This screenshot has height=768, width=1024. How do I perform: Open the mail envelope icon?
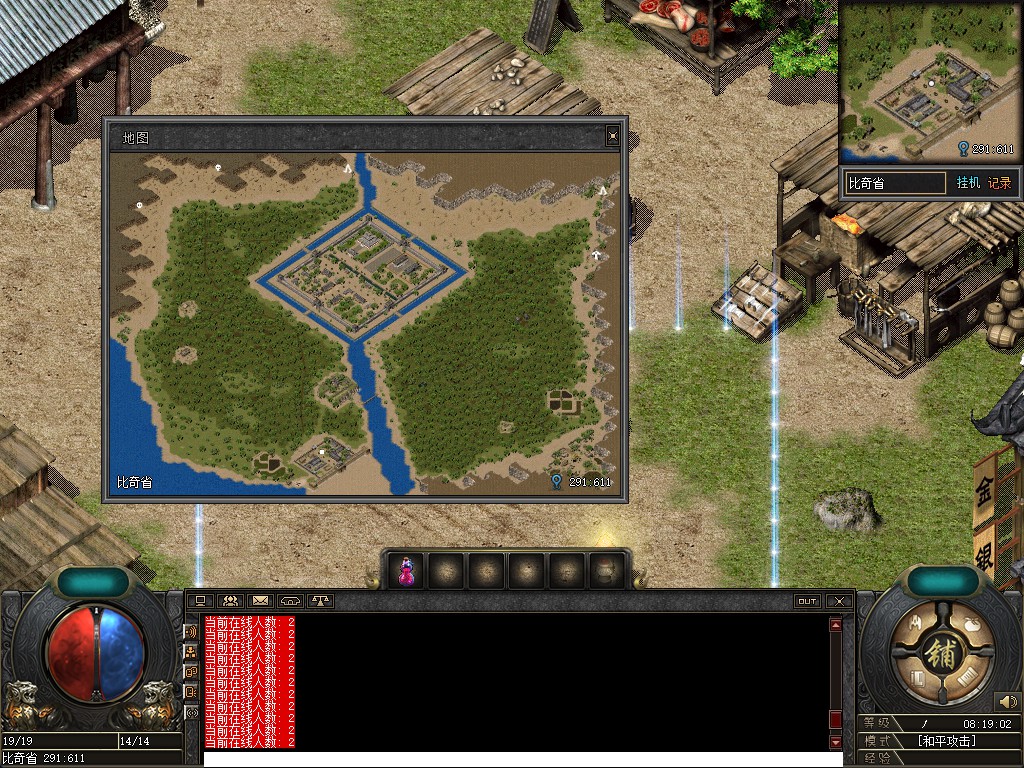tap(260, 601)
